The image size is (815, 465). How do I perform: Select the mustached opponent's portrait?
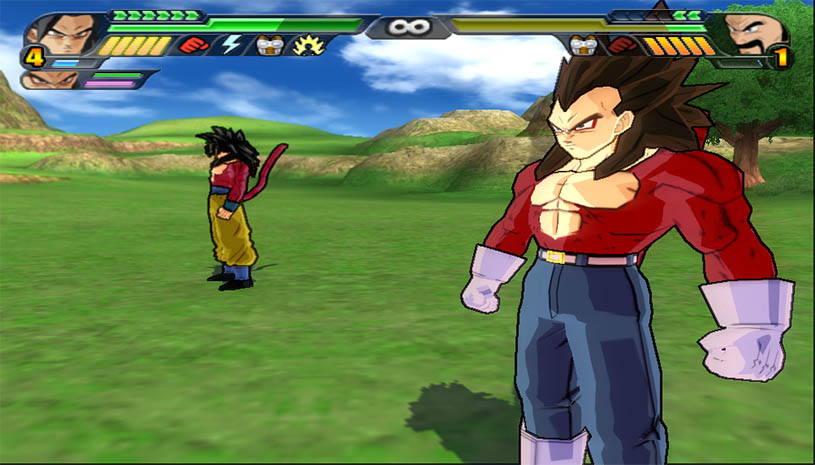coord(756,35)
